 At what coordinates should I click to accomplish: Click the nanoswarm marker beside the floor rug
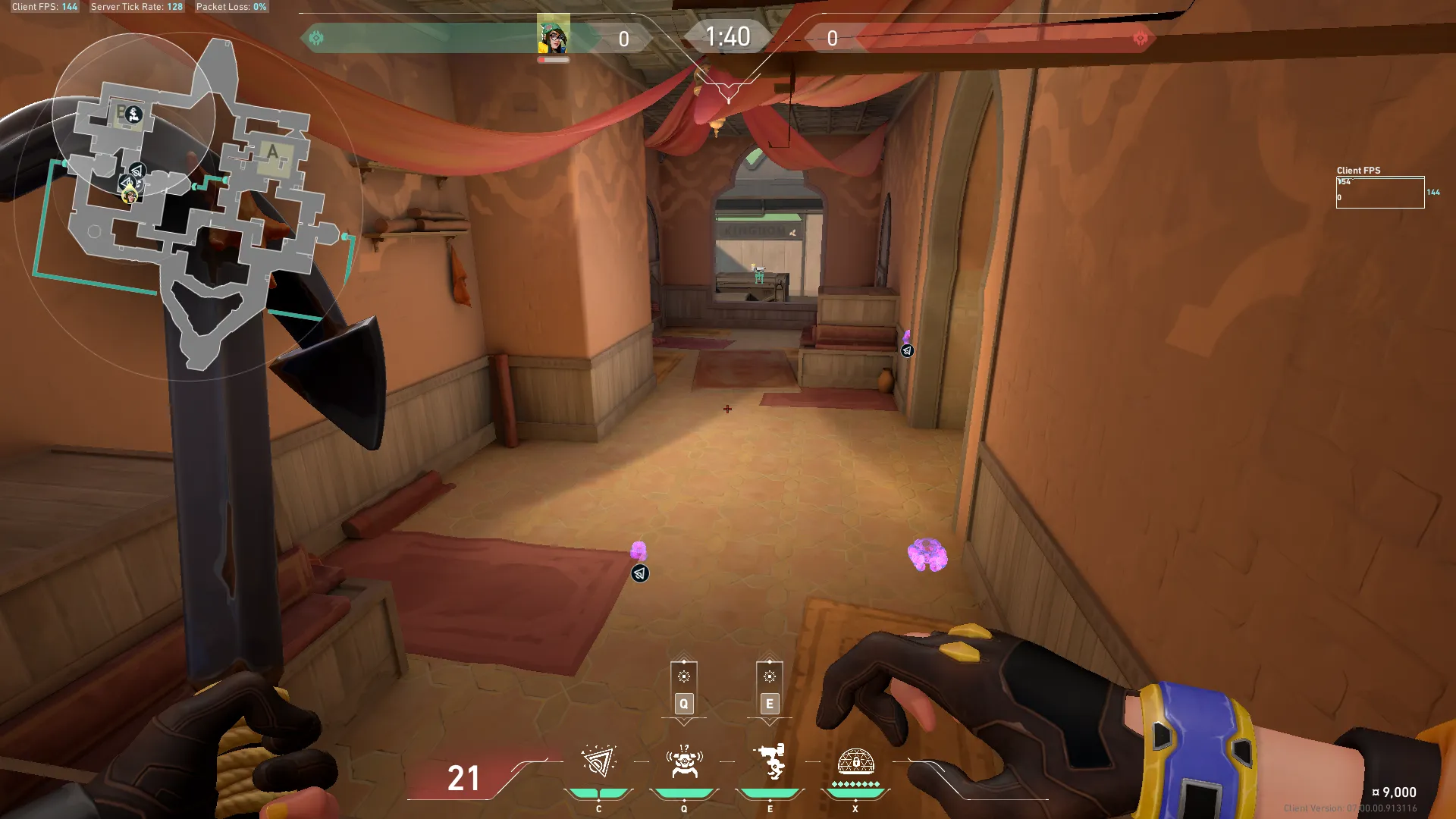(x=639, y=573)
